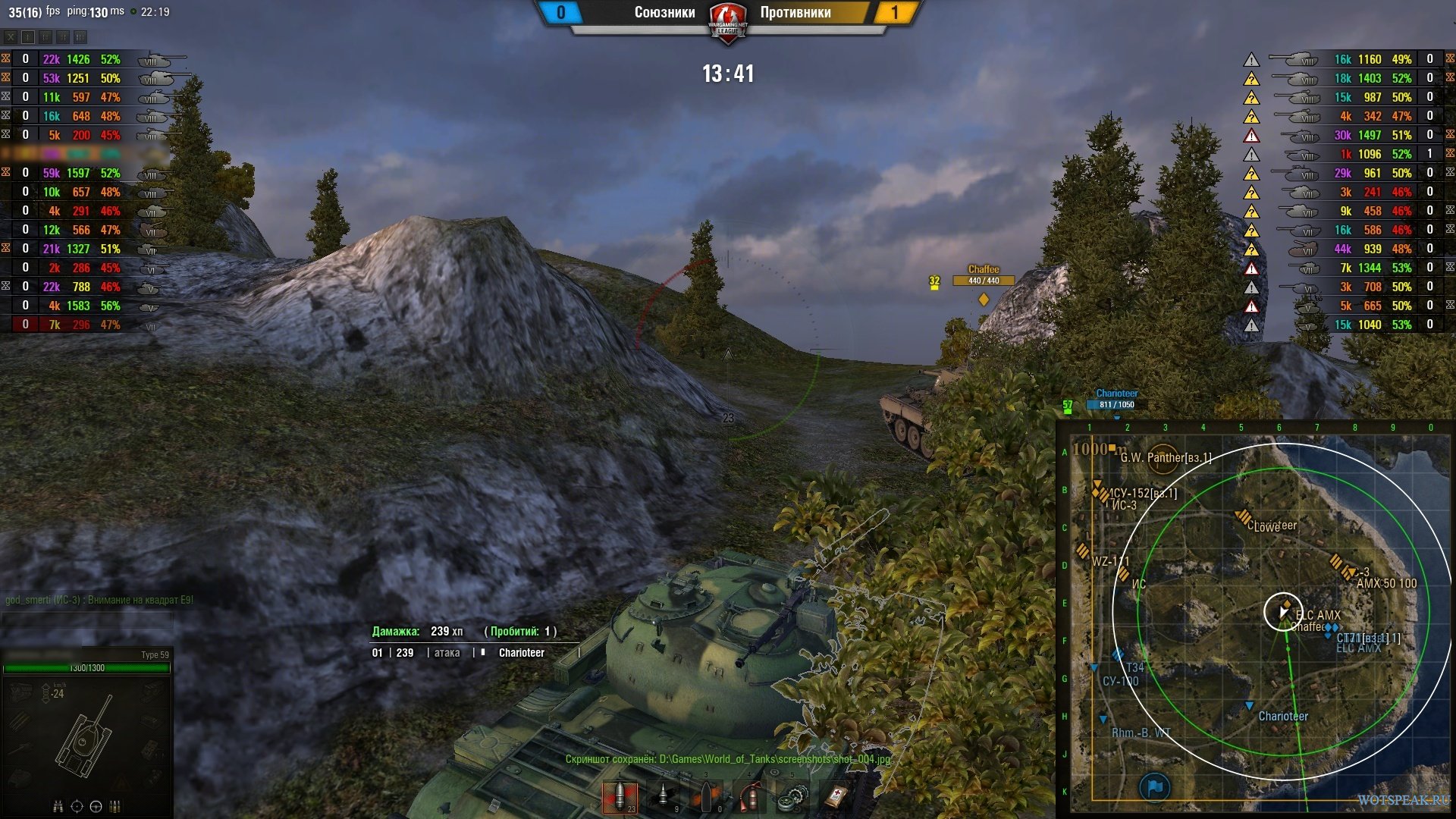Click the steering wheel icon in damage panel
Viewport: 1456px width, 819px height.
[x=96, y=806]
